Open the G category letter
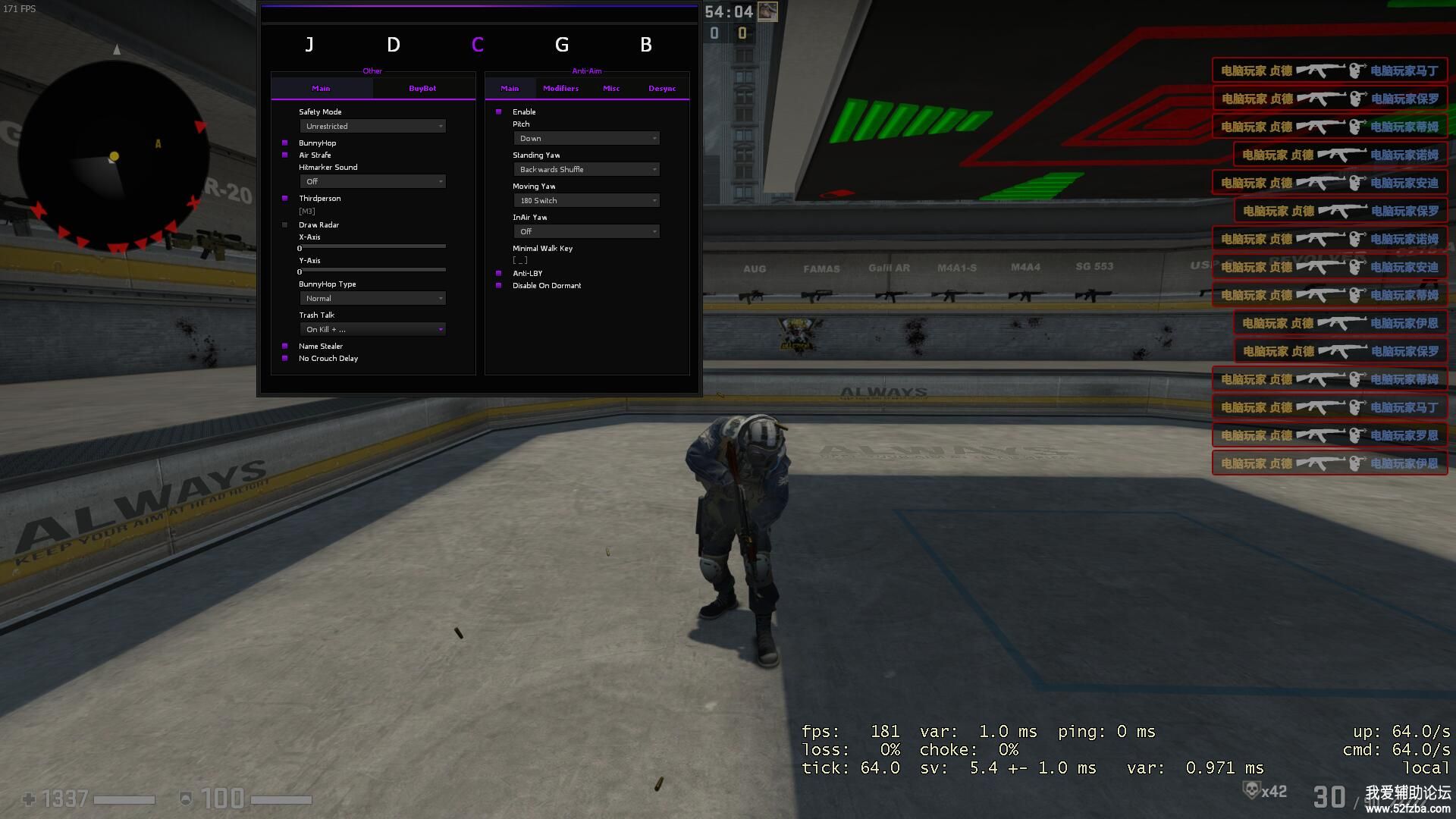This screenshot has width=1456, height=819. point(561,45)
